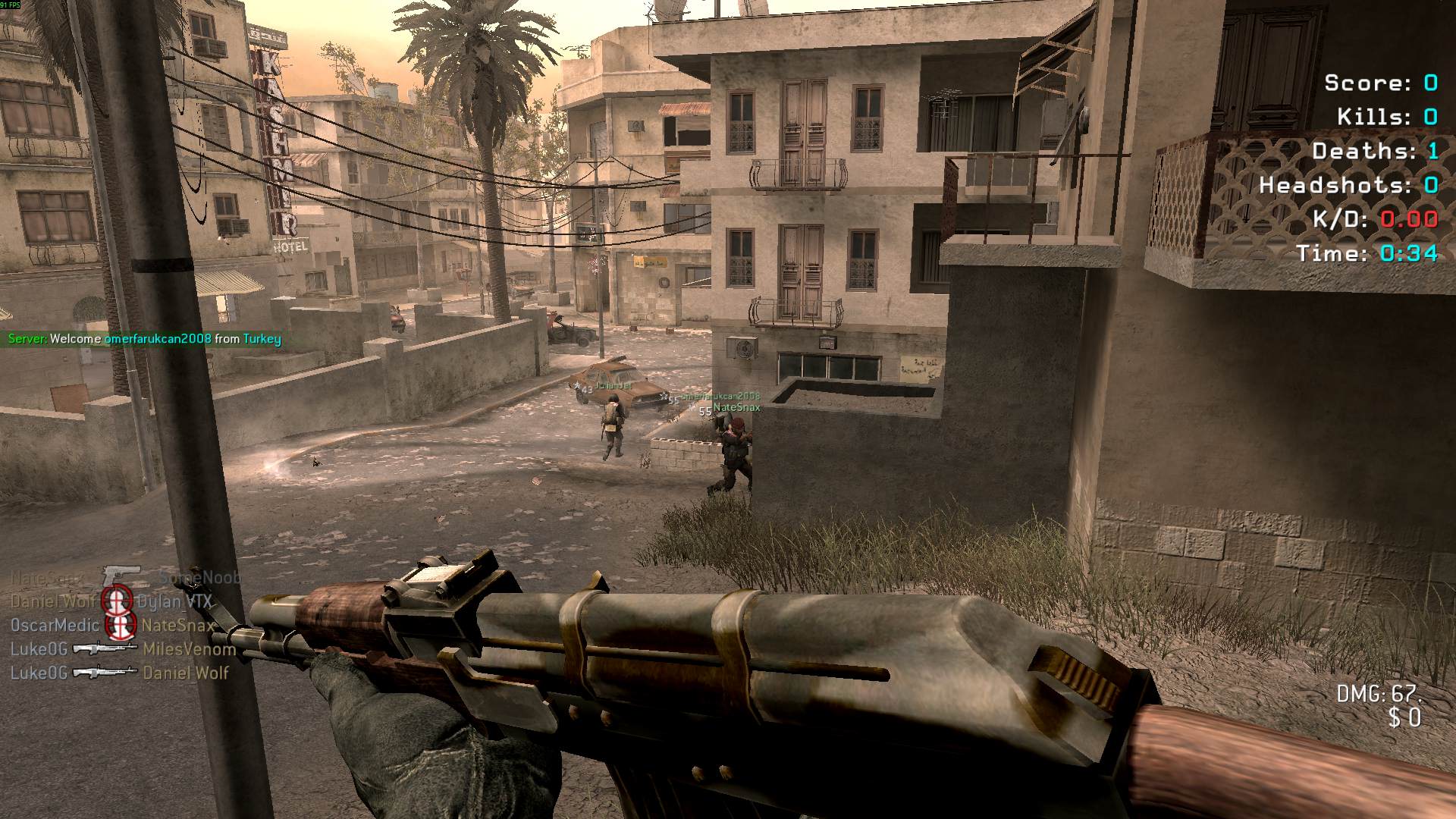This screenshot has height=819, width=1456.
Task: Select the LukeOG killed MilesVenom feed entry
Action: coord(123,649)
